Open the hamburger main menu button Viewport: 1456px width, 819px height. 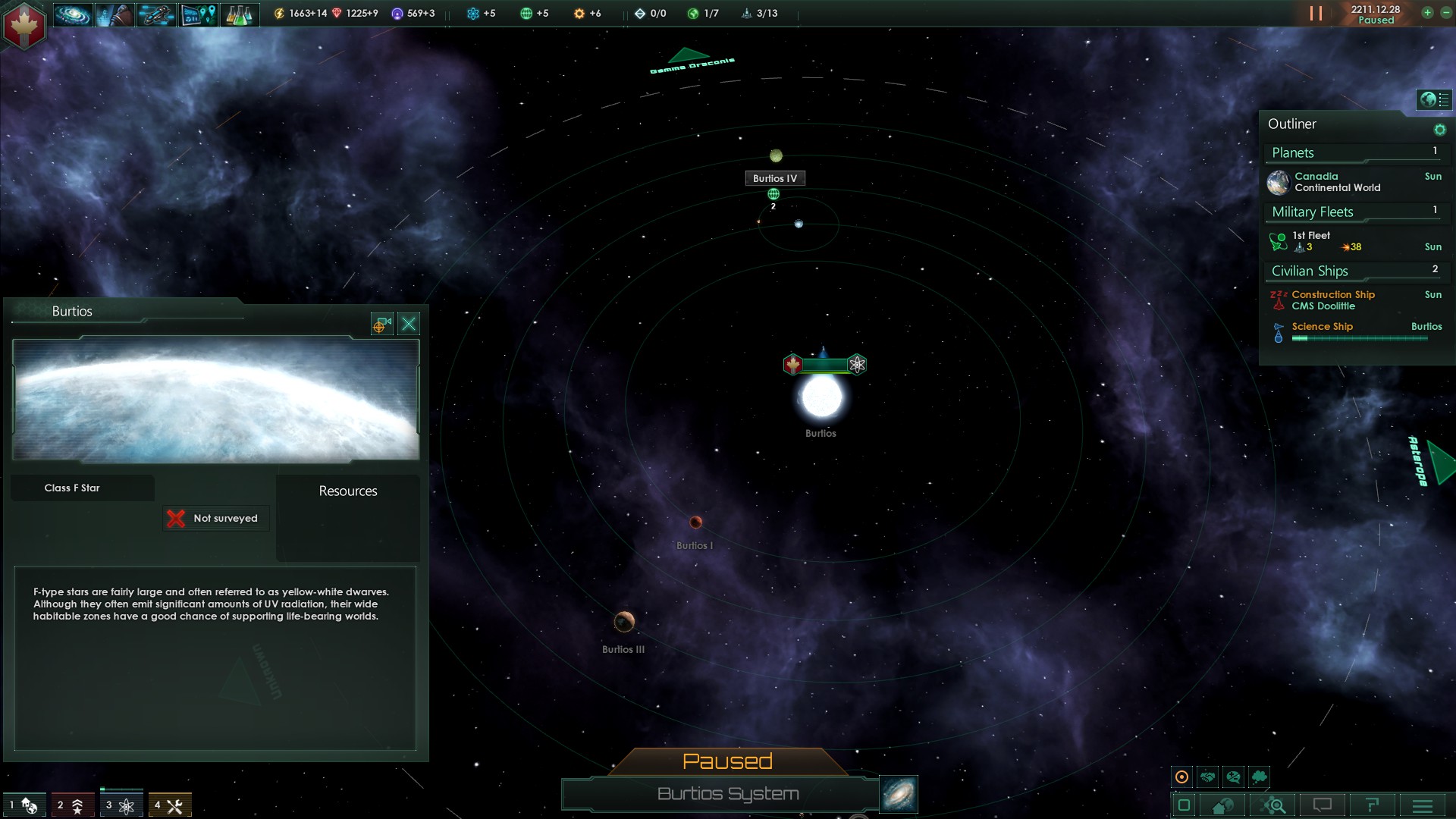click(1423, 805)
